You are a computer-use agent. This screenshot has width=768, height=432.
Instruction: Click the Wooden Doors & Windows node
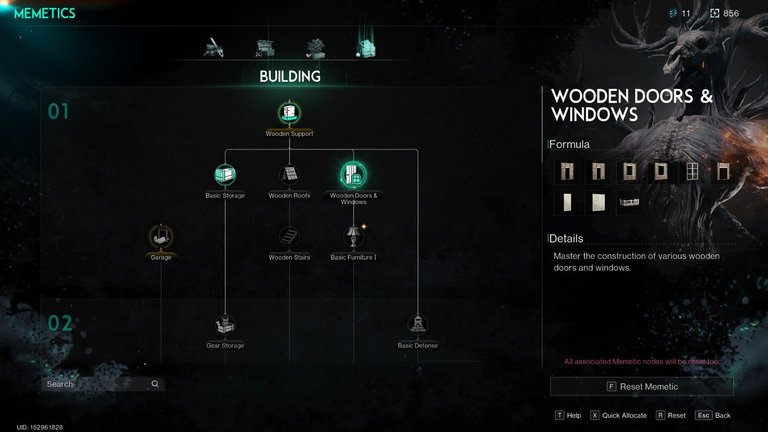[353, 175]
